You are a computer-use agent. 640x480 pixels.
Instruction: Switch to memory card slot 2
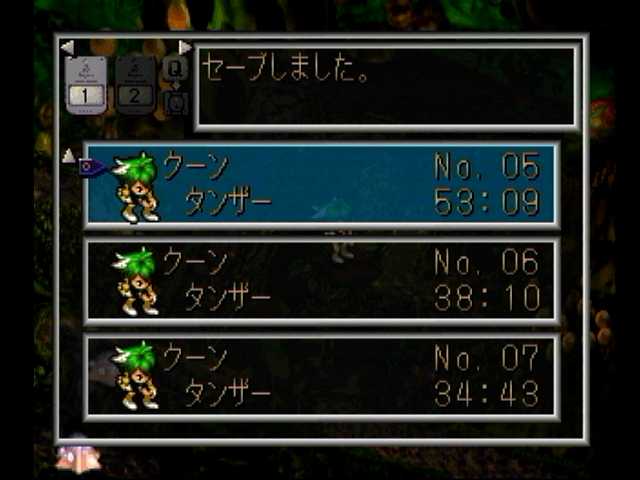(x=135, y=88)
